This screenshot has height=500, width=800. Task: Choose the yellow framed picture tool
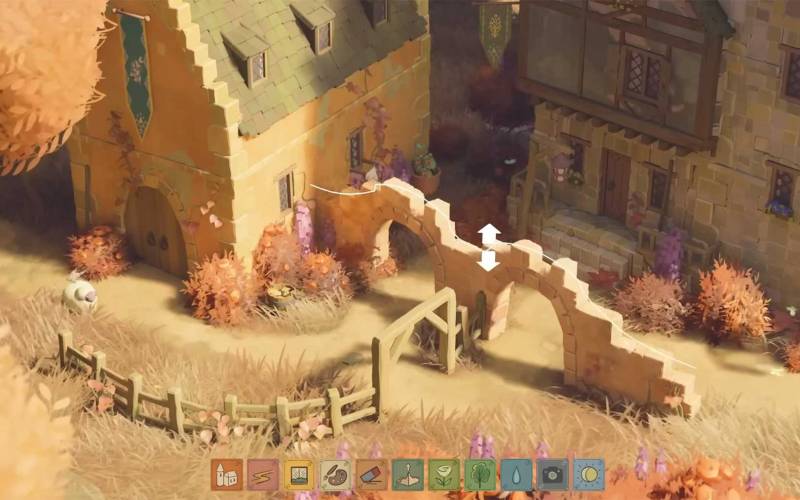[x=299, y=474]
